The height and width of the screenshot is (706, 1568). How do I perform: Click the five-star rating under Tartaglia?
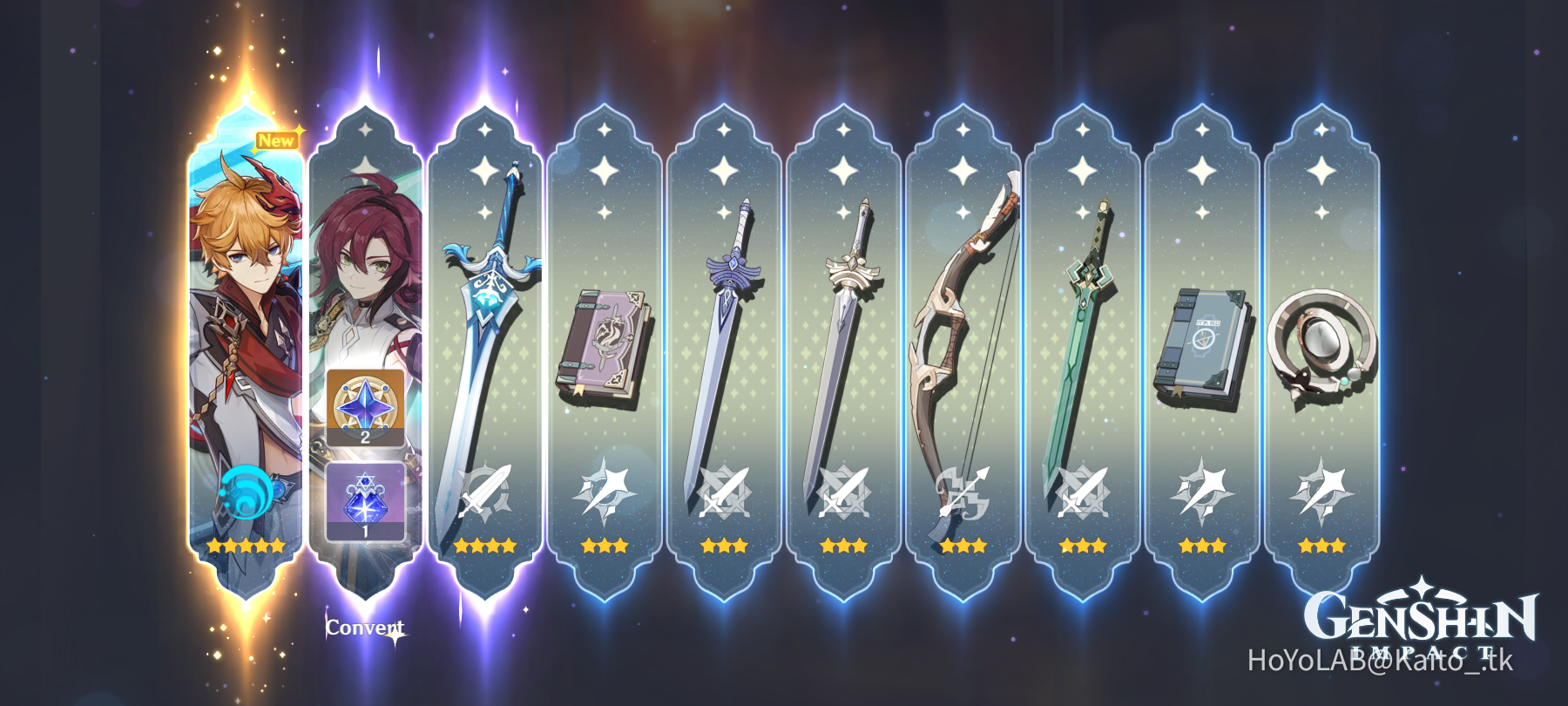click(x=246, y=545)
